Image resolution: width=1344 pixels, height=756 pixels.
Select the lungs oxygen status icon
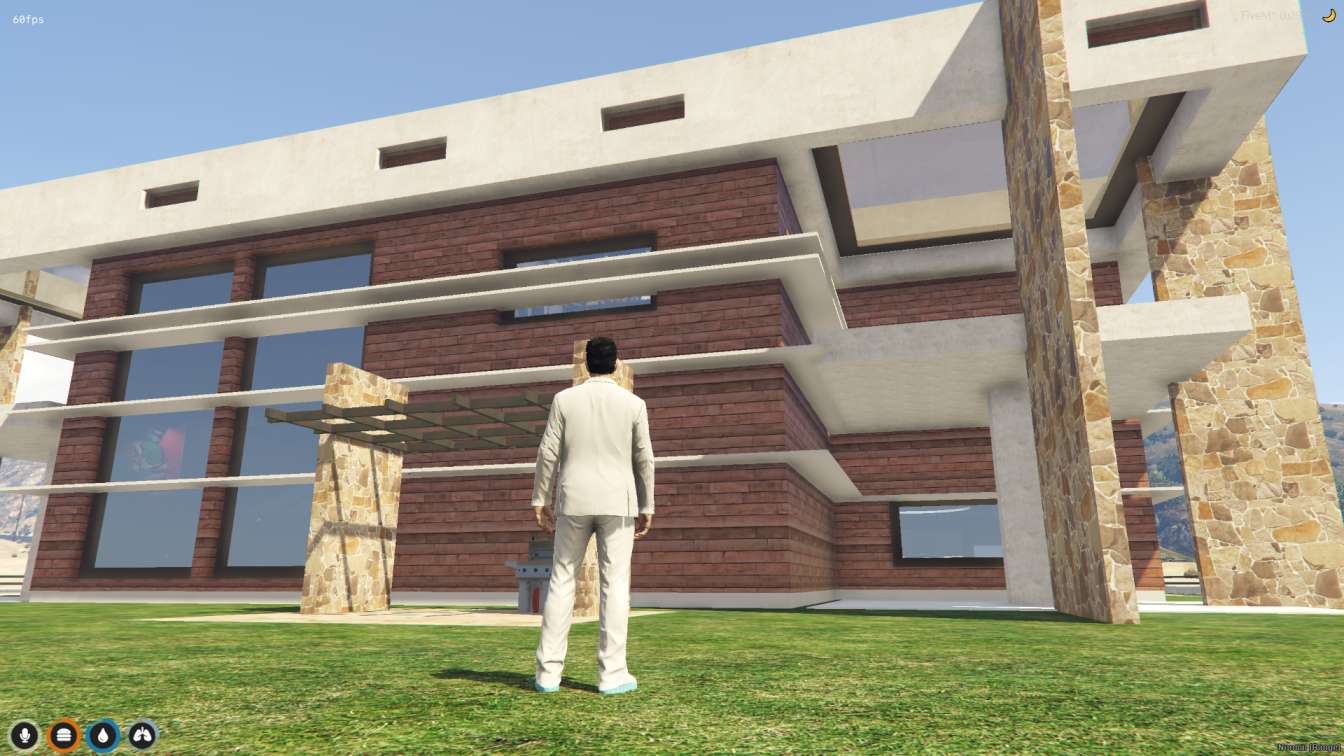[142, 736]
